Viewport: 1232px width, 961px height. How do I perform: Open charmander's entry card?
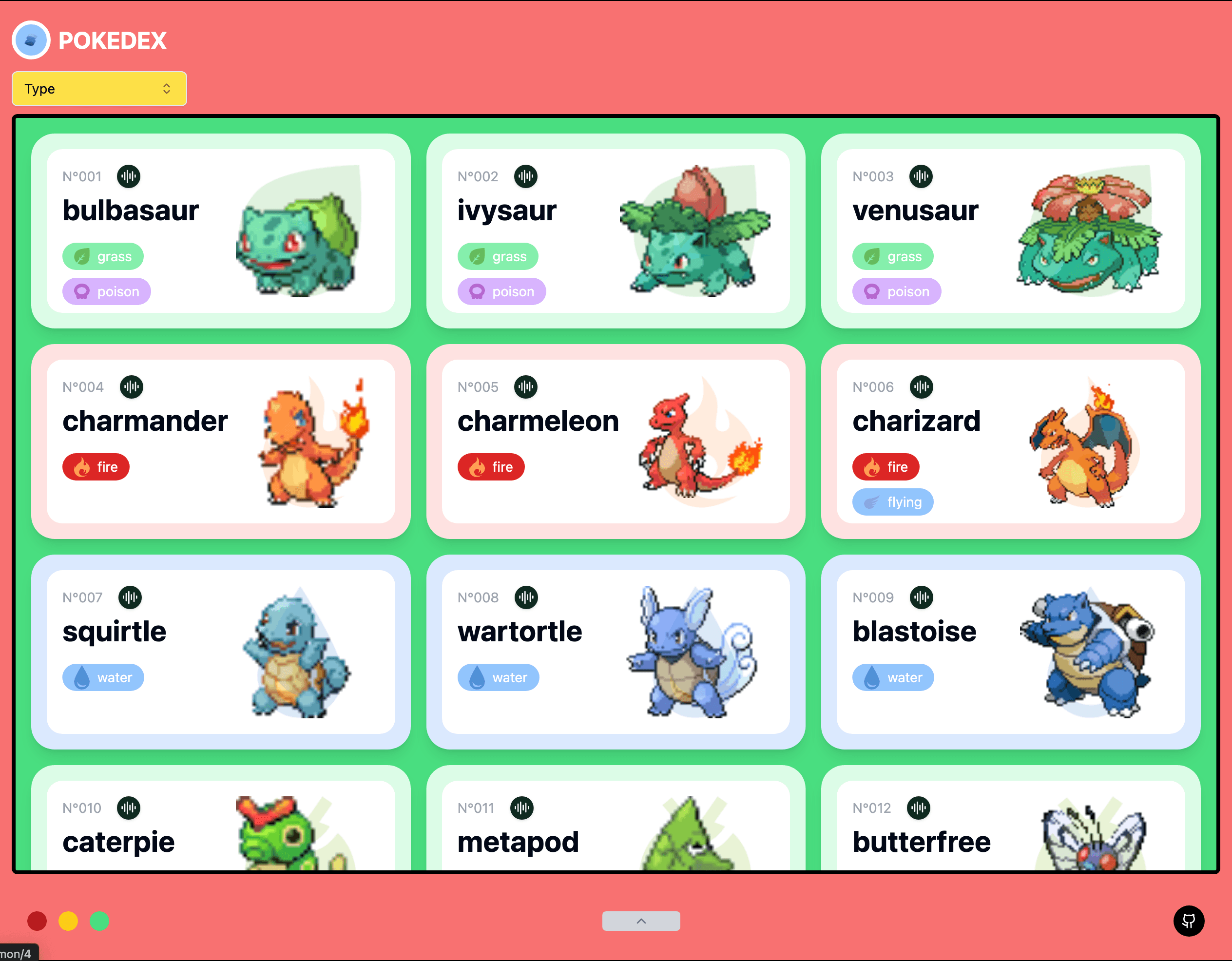pyautogui.click(x=220, y=442)
